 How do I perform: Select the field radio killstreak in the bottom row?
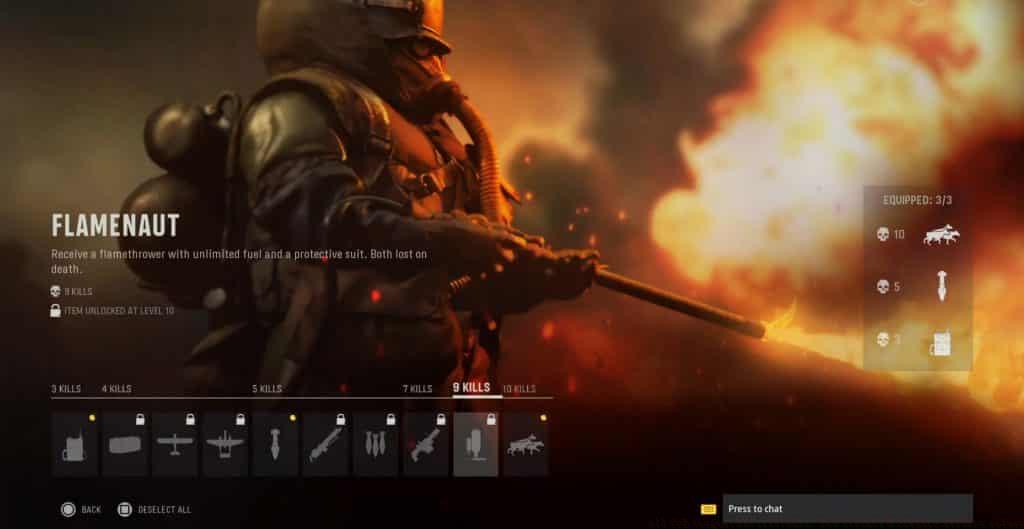click(x=75, y=444)
